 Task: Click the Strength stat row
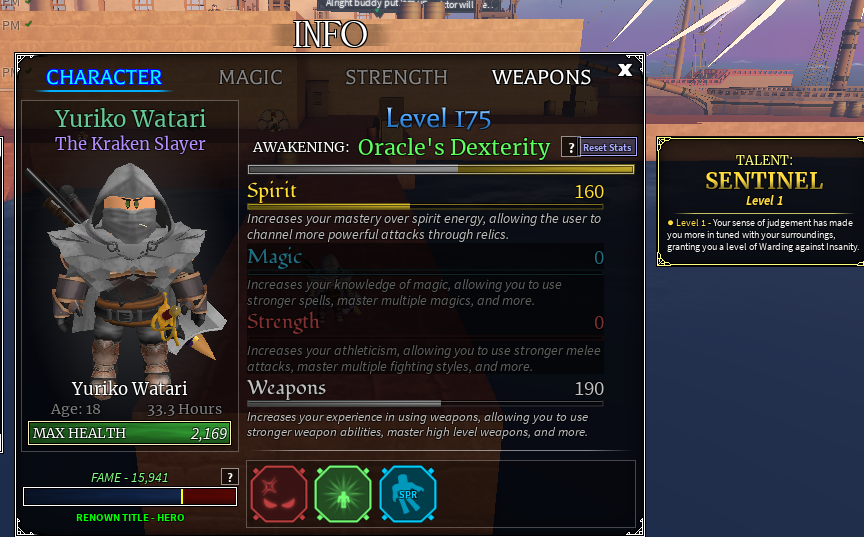click(425, 322)
